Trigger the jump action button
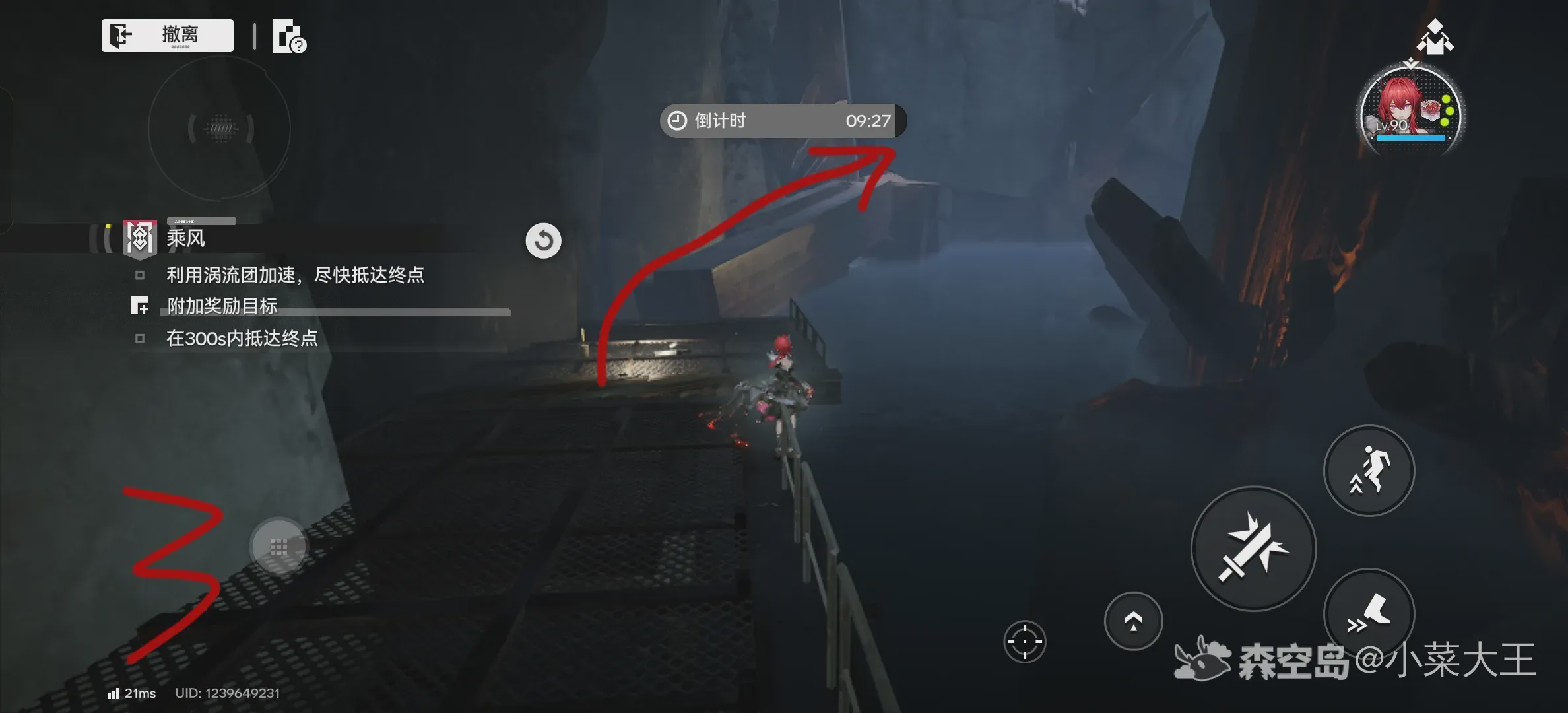 pos(1369,470)
